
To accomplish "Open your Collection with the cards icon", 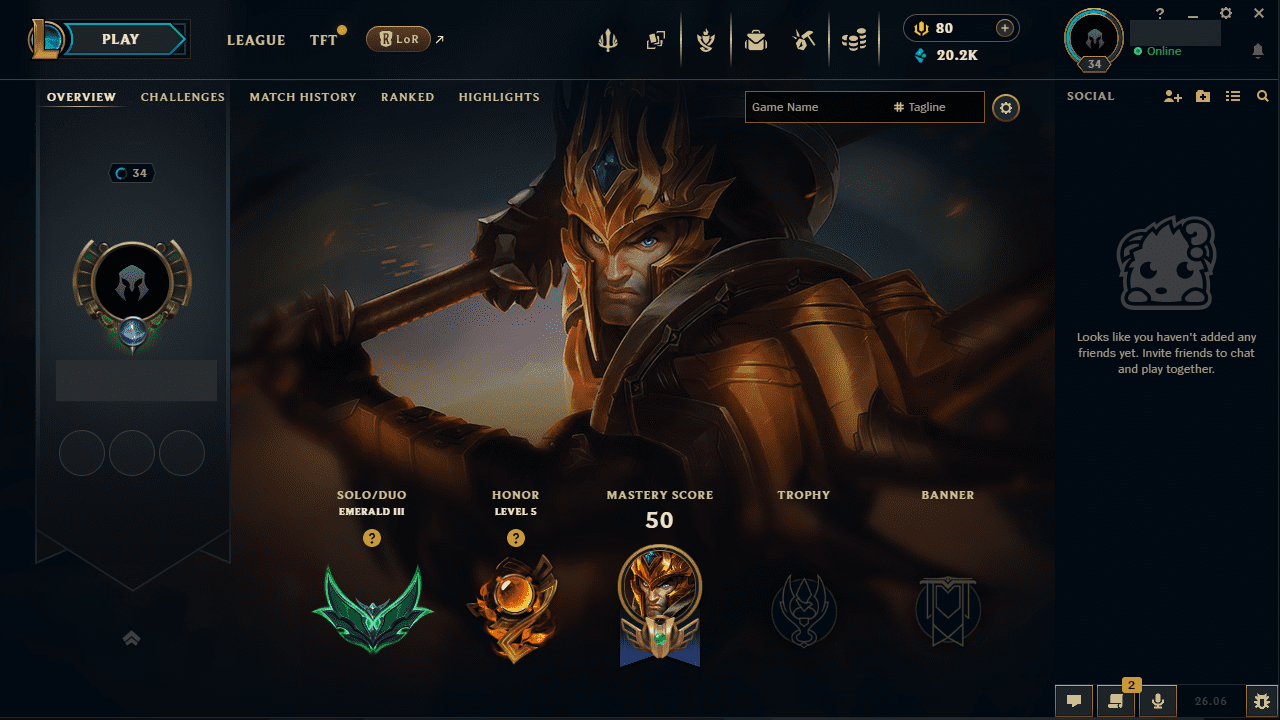I will point(657,40).
